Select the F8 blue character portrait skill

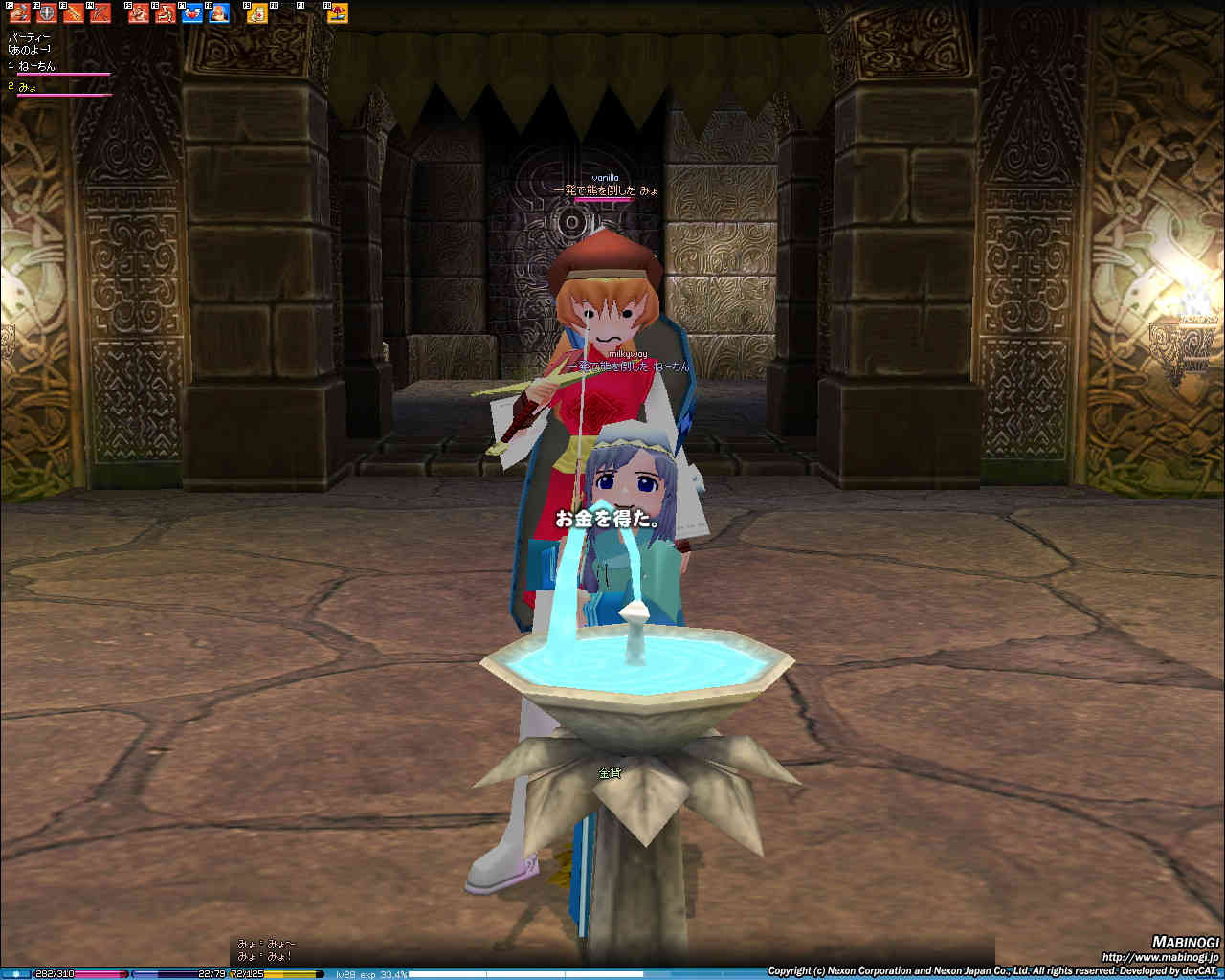click(219, 13)
